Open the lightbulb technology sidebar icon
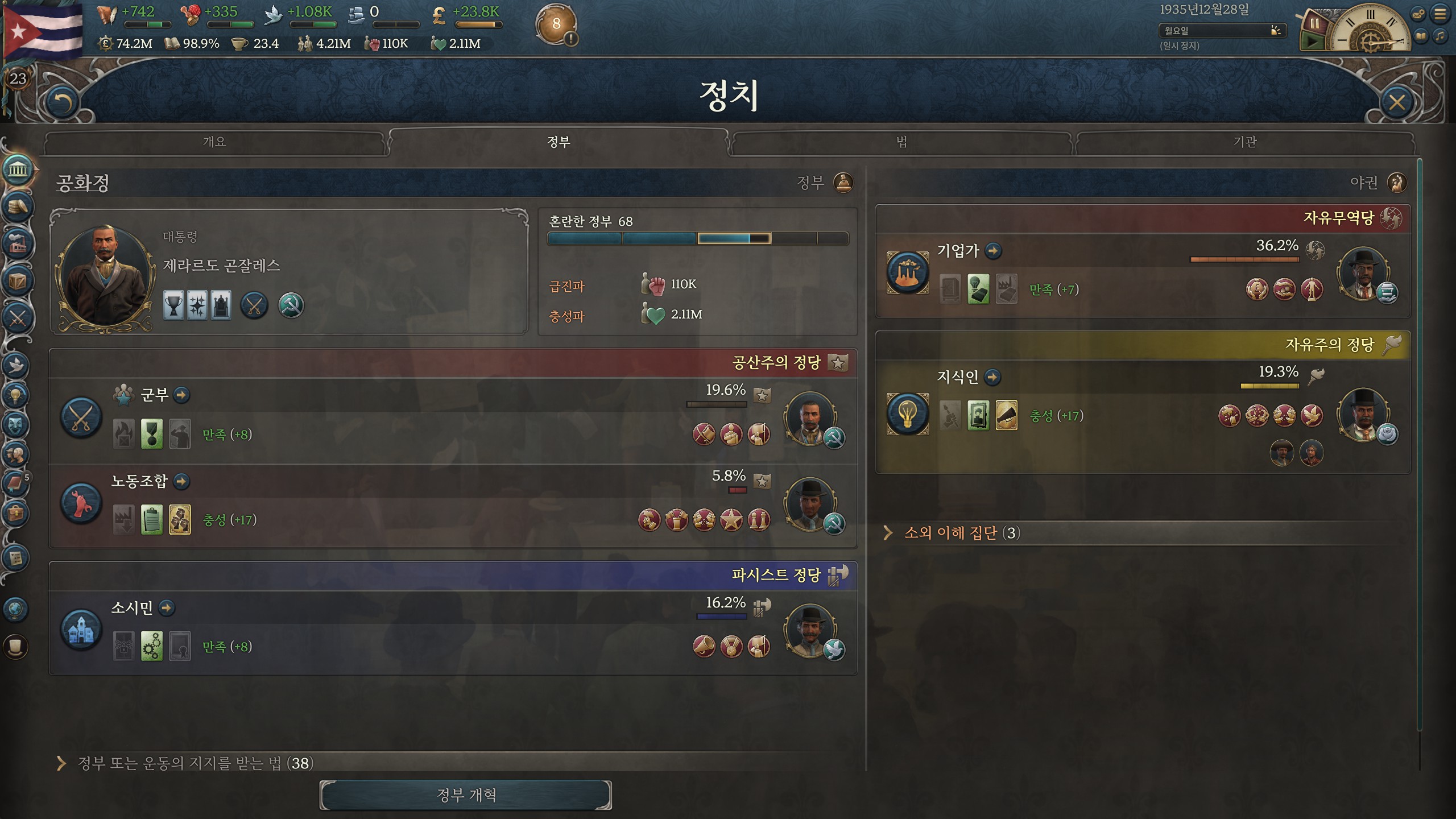The width and height of the screenshot is (1456, 819). coord(16,395)
